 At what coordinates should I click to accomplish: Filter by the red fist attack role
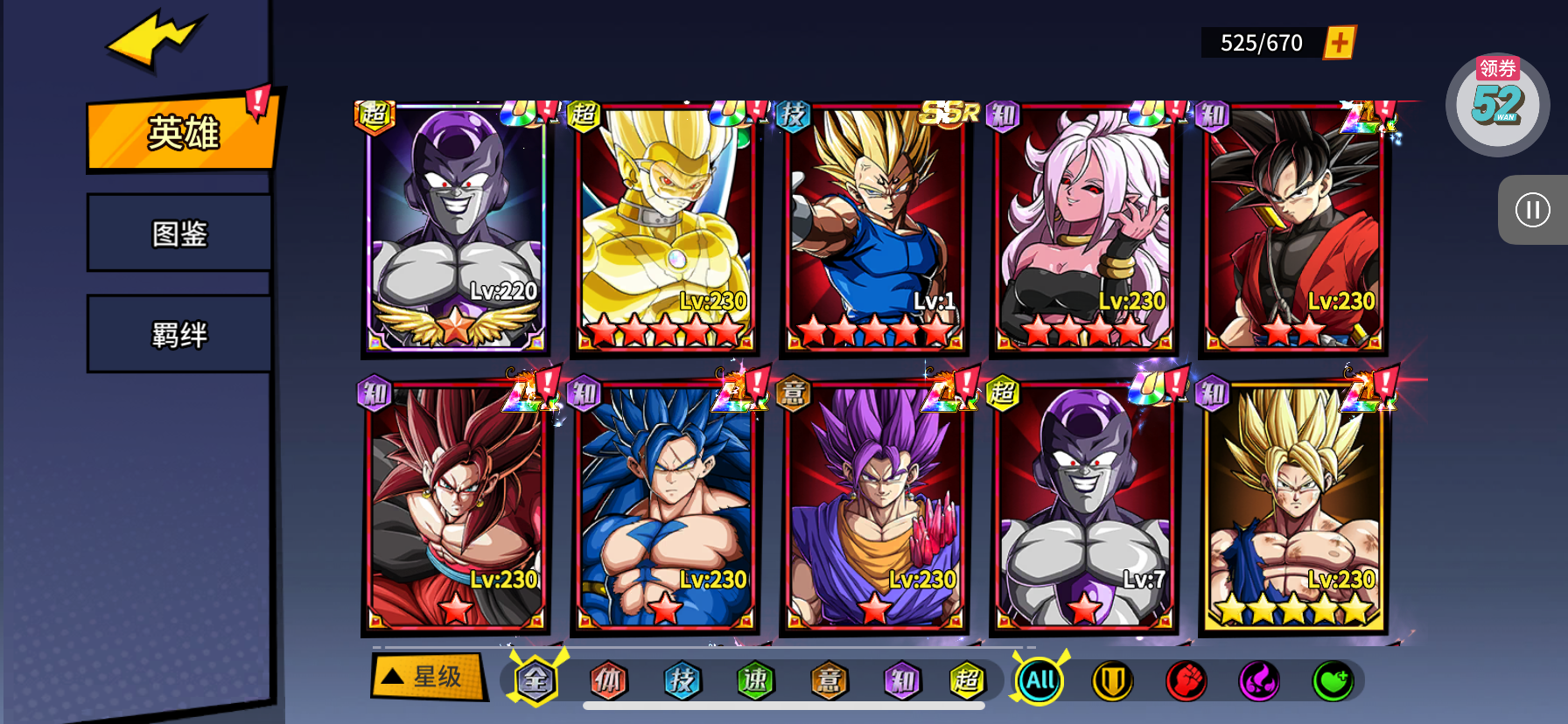click(1186, 681)
